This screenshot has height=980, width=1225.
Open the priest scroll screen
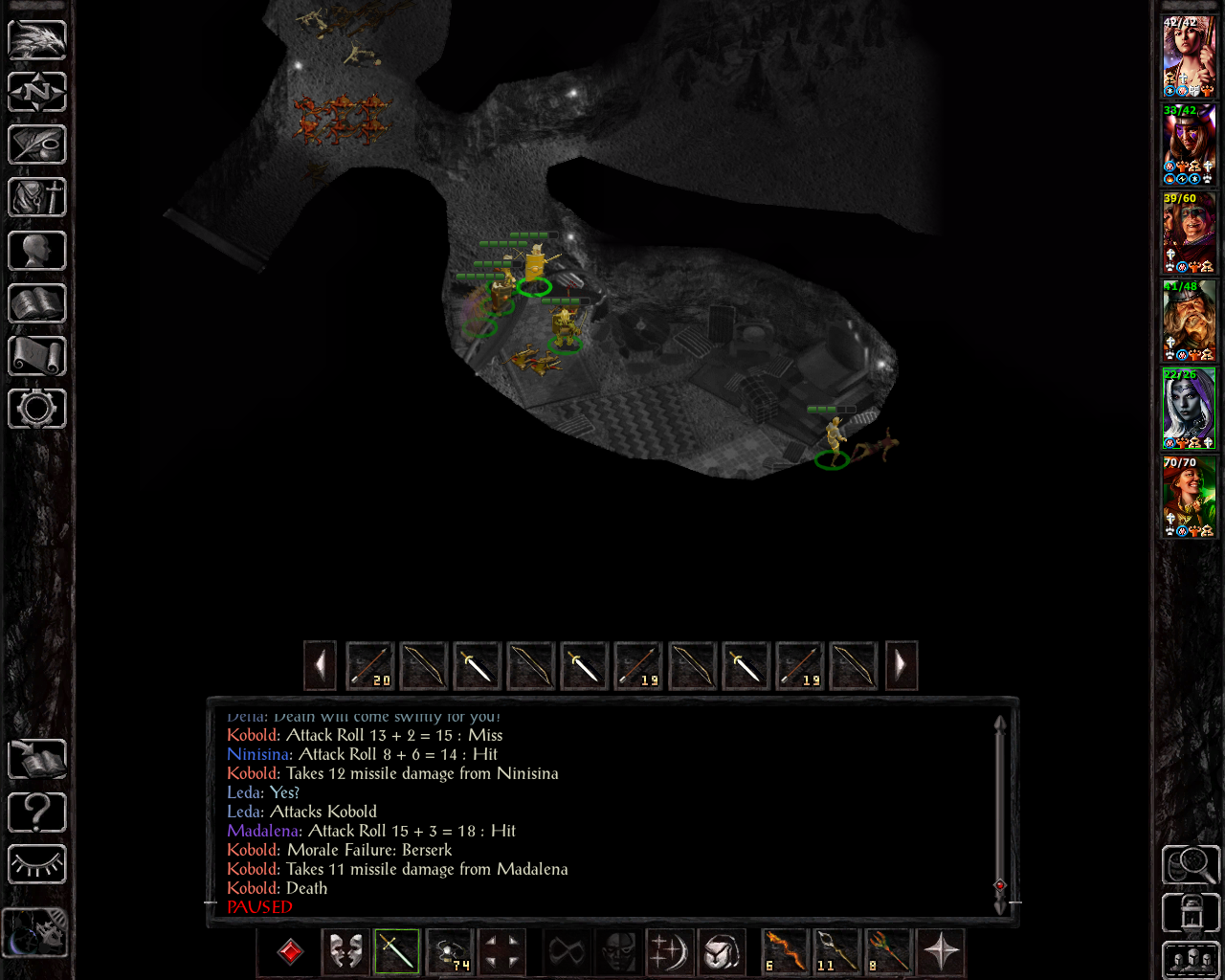(x=37, y=356)
